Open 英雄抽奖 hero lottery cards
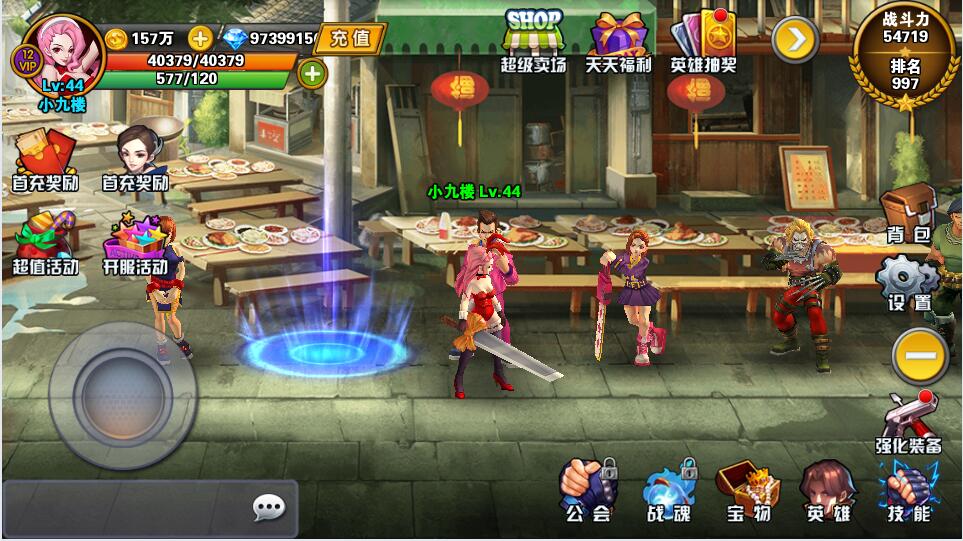 703,40
